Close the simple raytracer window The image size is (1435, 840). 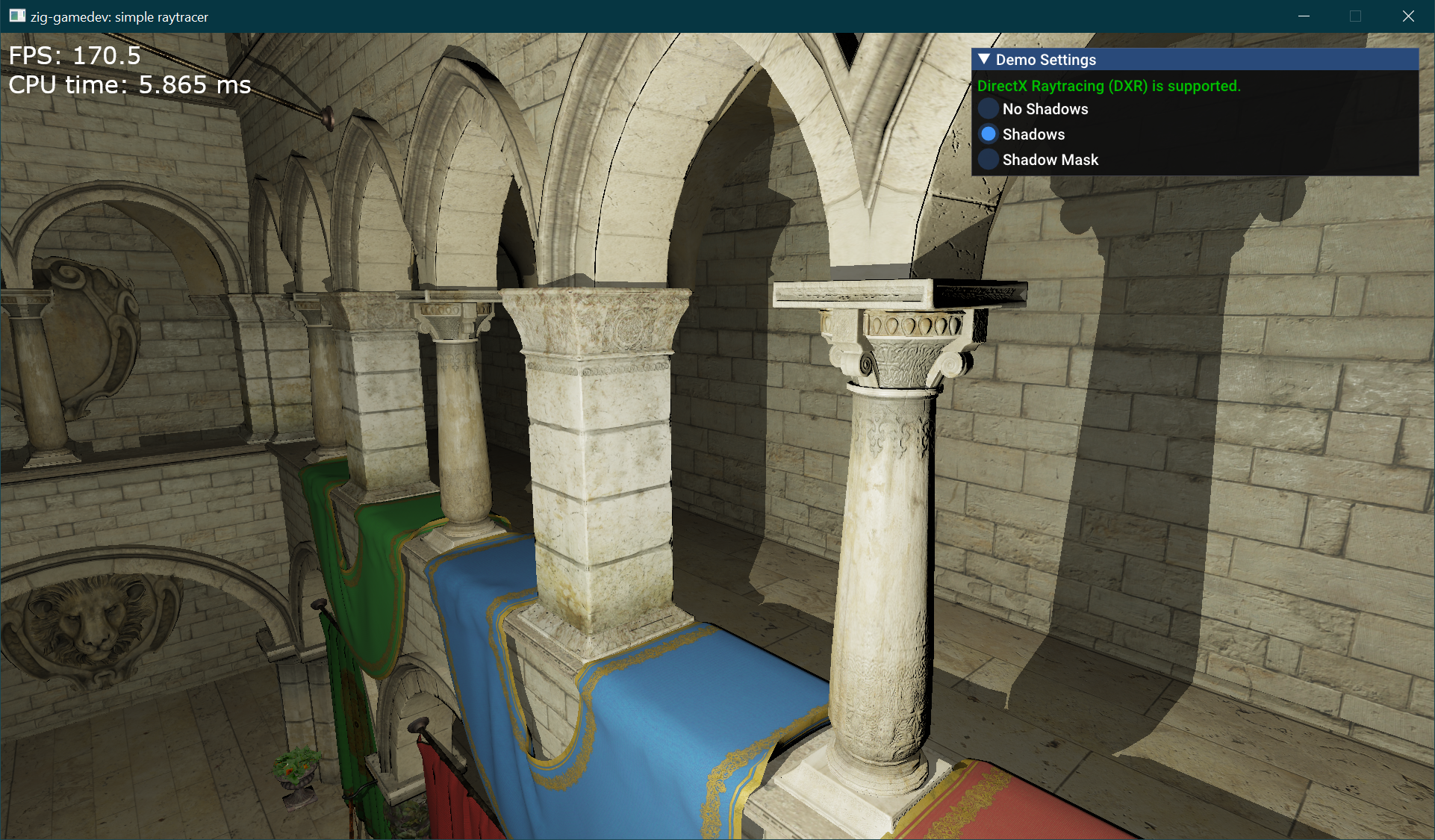(x=1409, y=16)
